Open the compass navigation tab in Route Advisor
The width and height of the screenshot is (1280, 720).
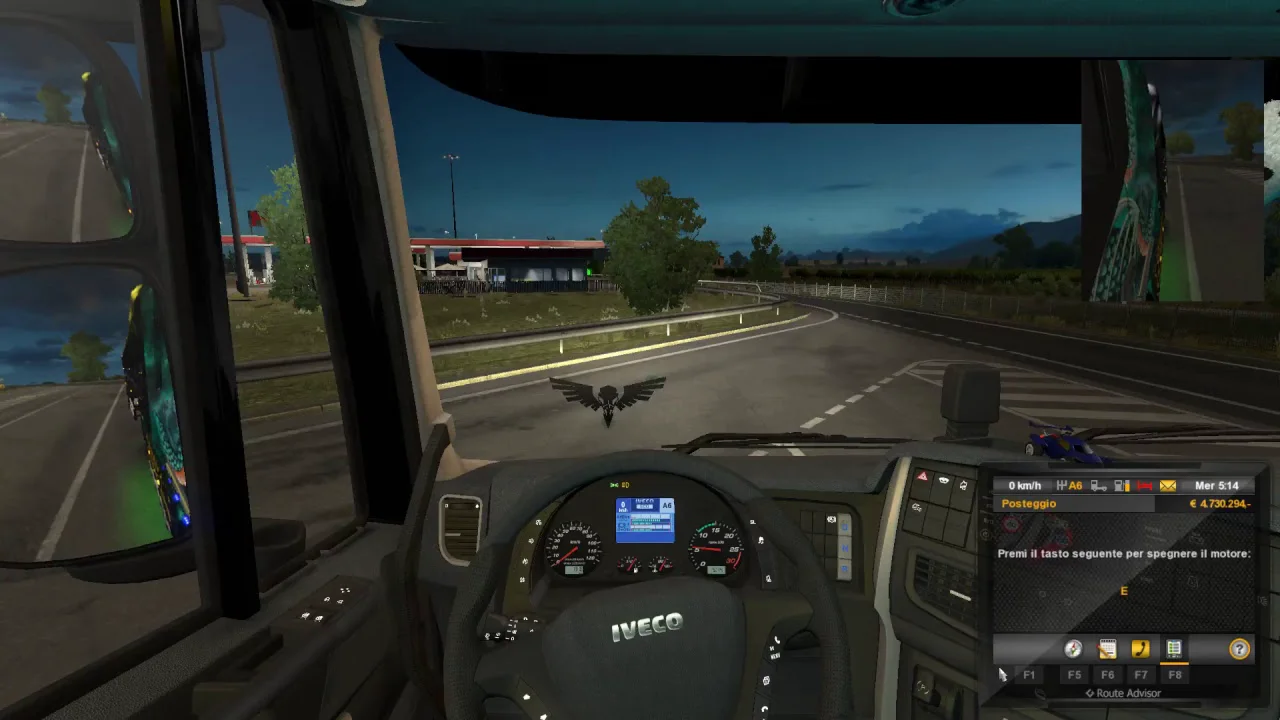coord(1073,649)
